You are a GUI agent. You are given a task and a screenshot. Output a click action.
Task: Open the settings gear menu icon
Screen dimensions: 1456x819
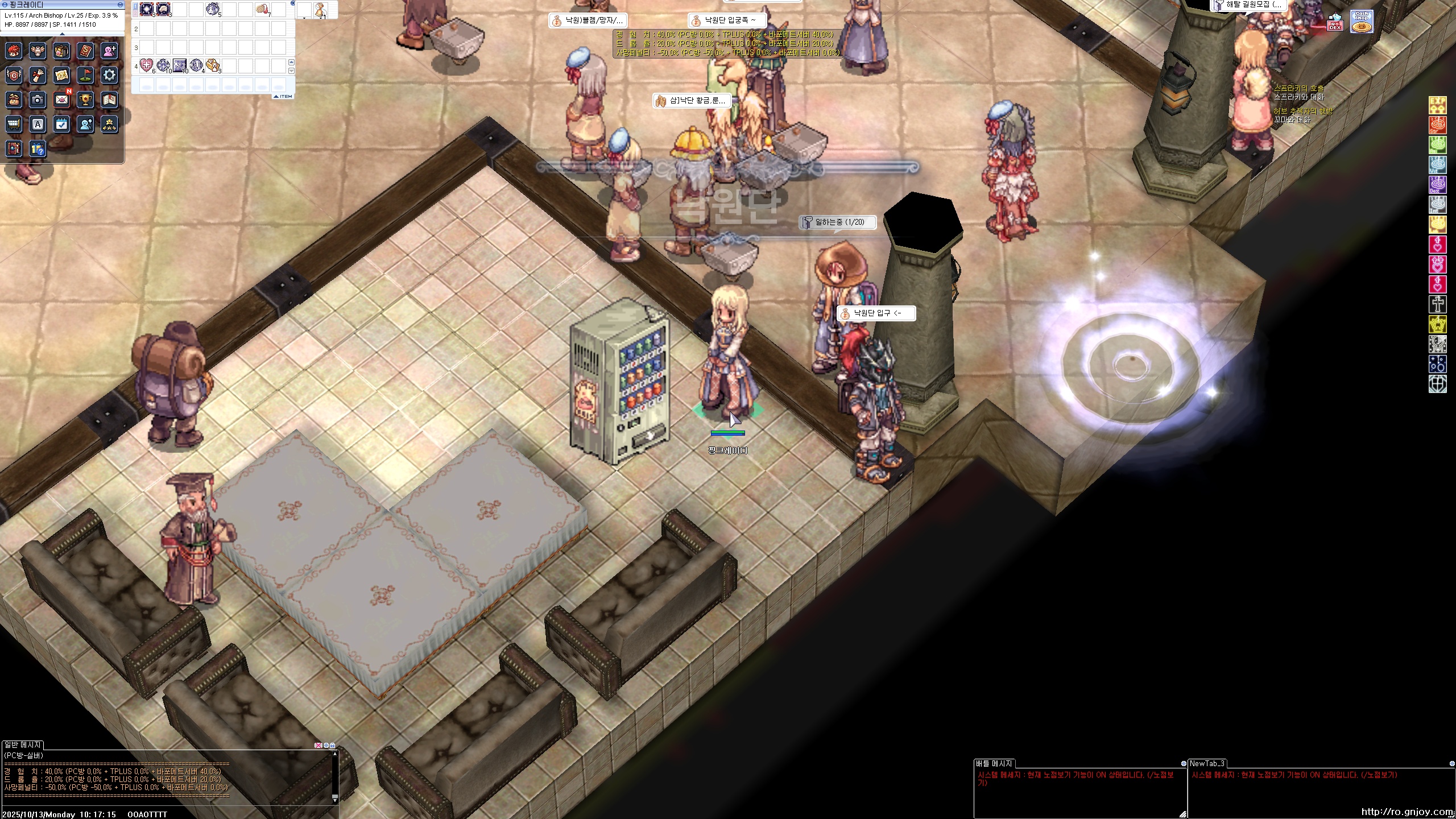109,75
